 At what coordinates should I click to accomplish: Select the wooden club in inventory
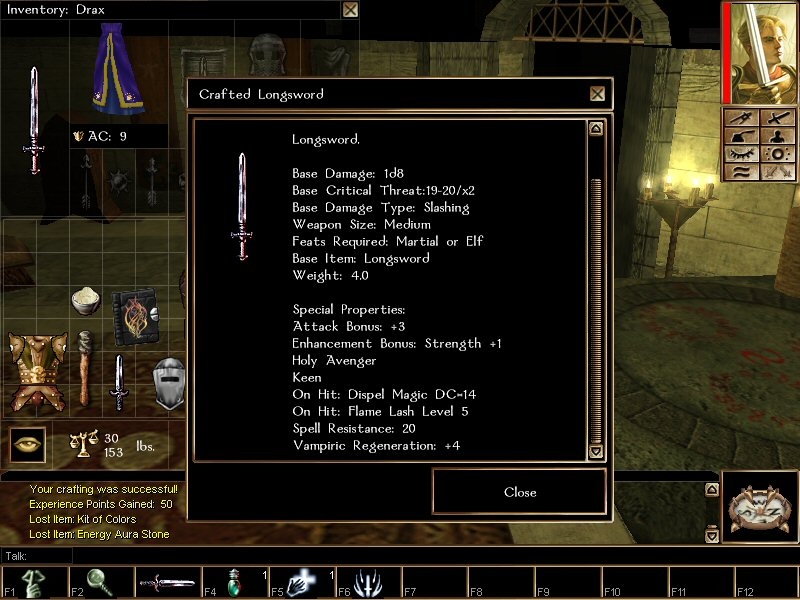pyautogui.click(x=86, y=366)
